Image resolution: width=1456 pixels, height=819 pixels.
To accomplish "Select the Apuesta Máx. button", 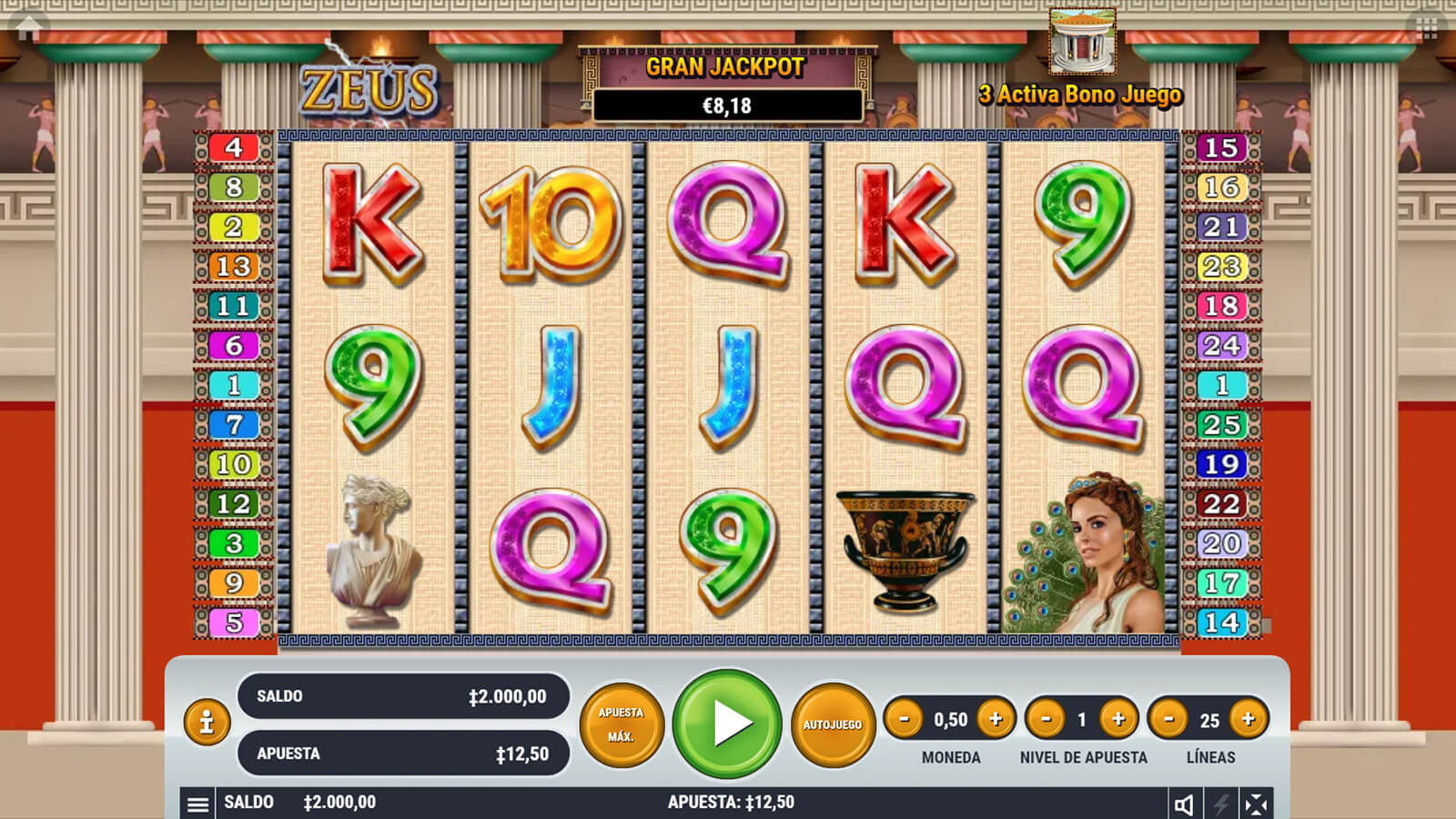I will (622, 724).
